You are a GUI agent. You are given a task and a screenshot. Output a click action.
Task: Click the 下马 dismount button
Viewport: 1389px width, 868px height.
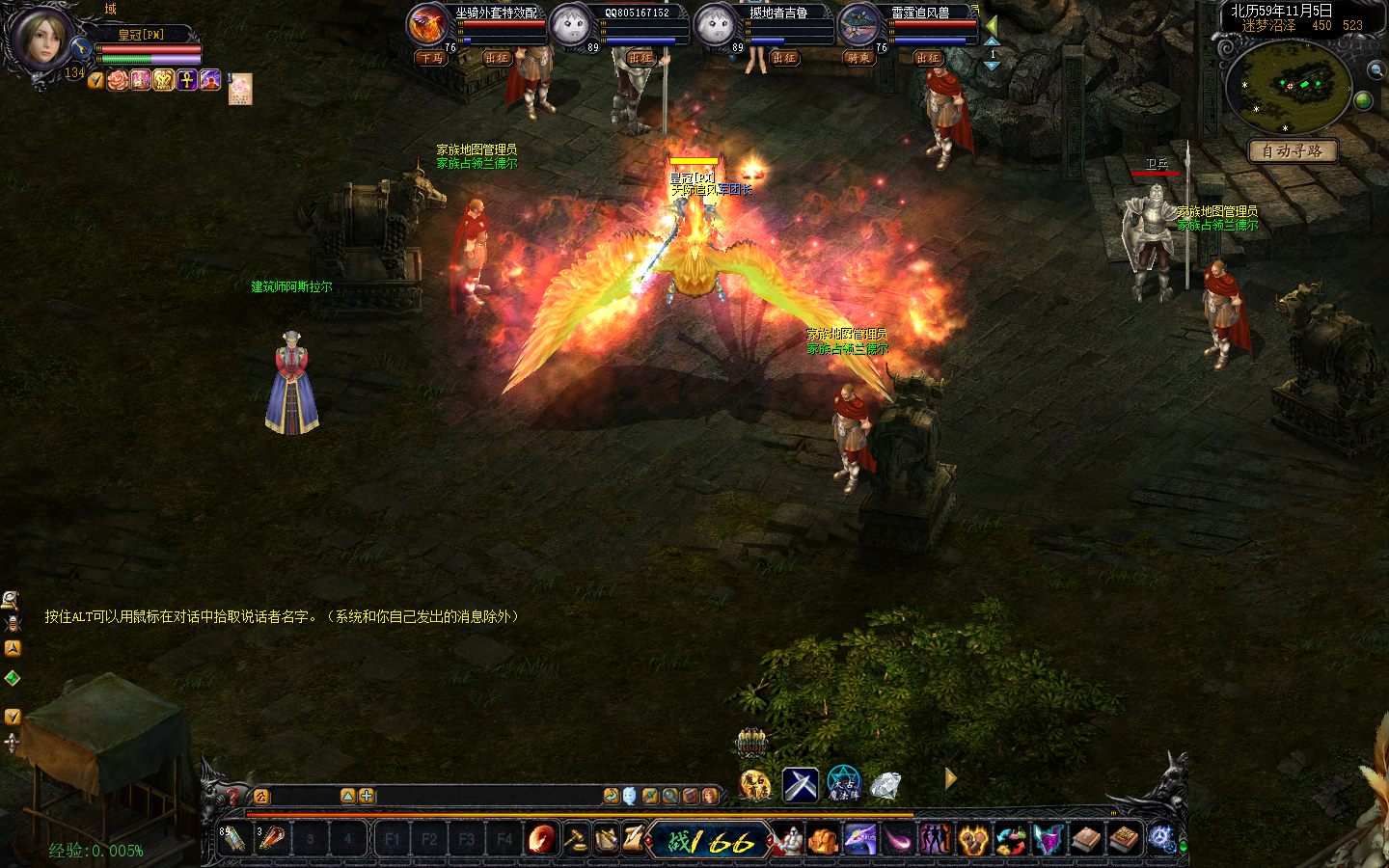pyautogui.click(x=431, y=58)
